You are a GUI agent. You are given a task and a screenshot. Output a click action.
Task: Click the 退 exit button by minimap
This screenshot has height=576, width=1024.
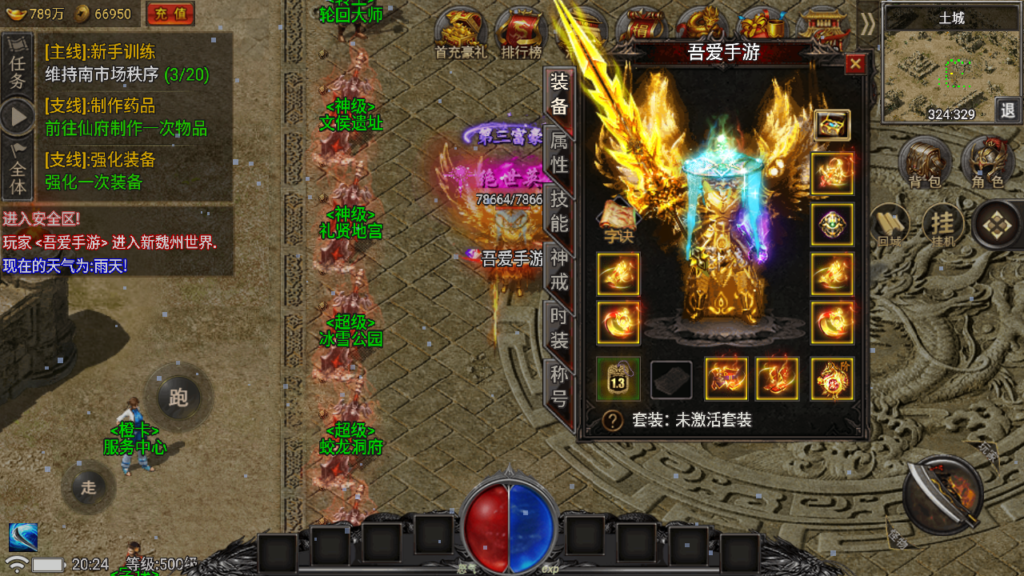(1006, 110)
